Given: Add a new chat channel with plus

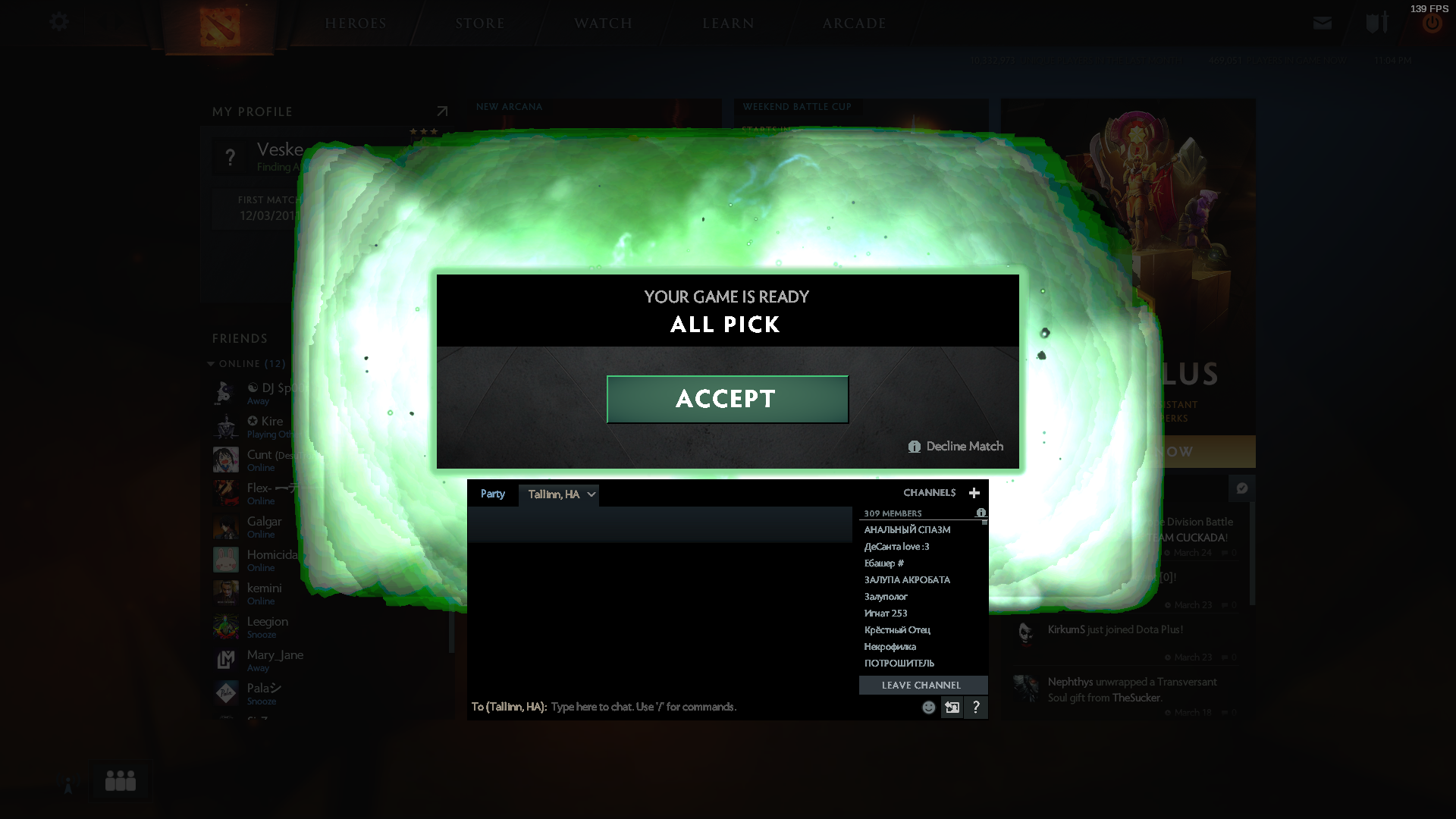Looking at the screenshot, I should tap(974, 493).
